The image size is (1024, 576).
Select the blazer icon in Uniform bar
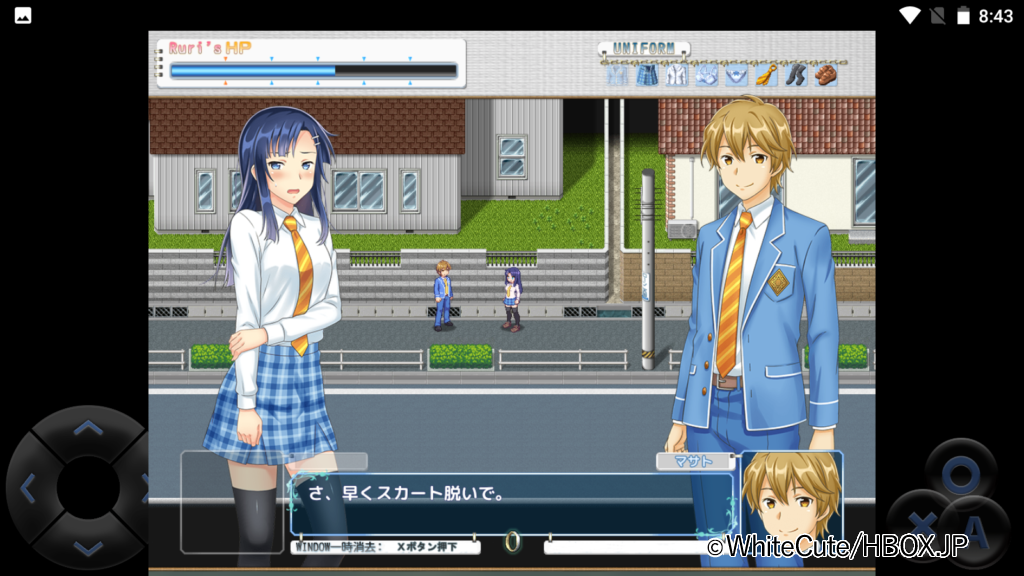point(617,75)
